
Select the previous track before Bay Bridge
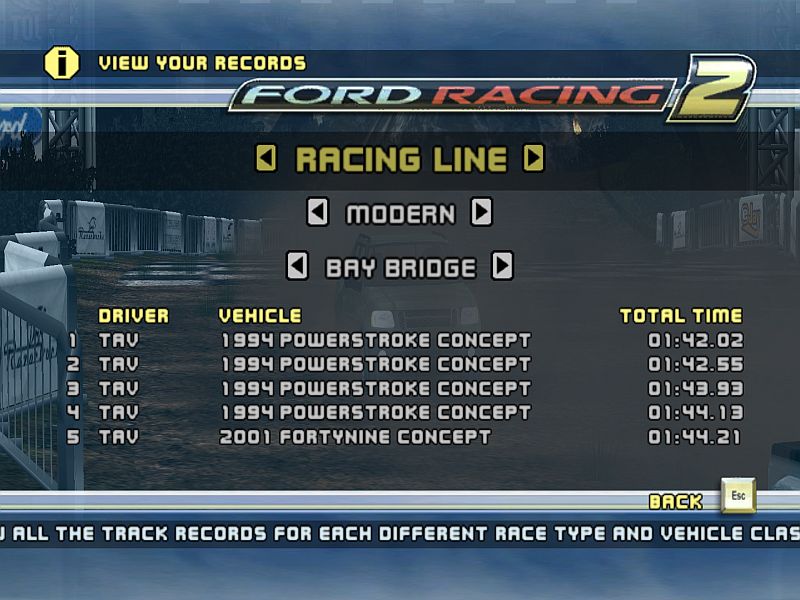[297, 267]
